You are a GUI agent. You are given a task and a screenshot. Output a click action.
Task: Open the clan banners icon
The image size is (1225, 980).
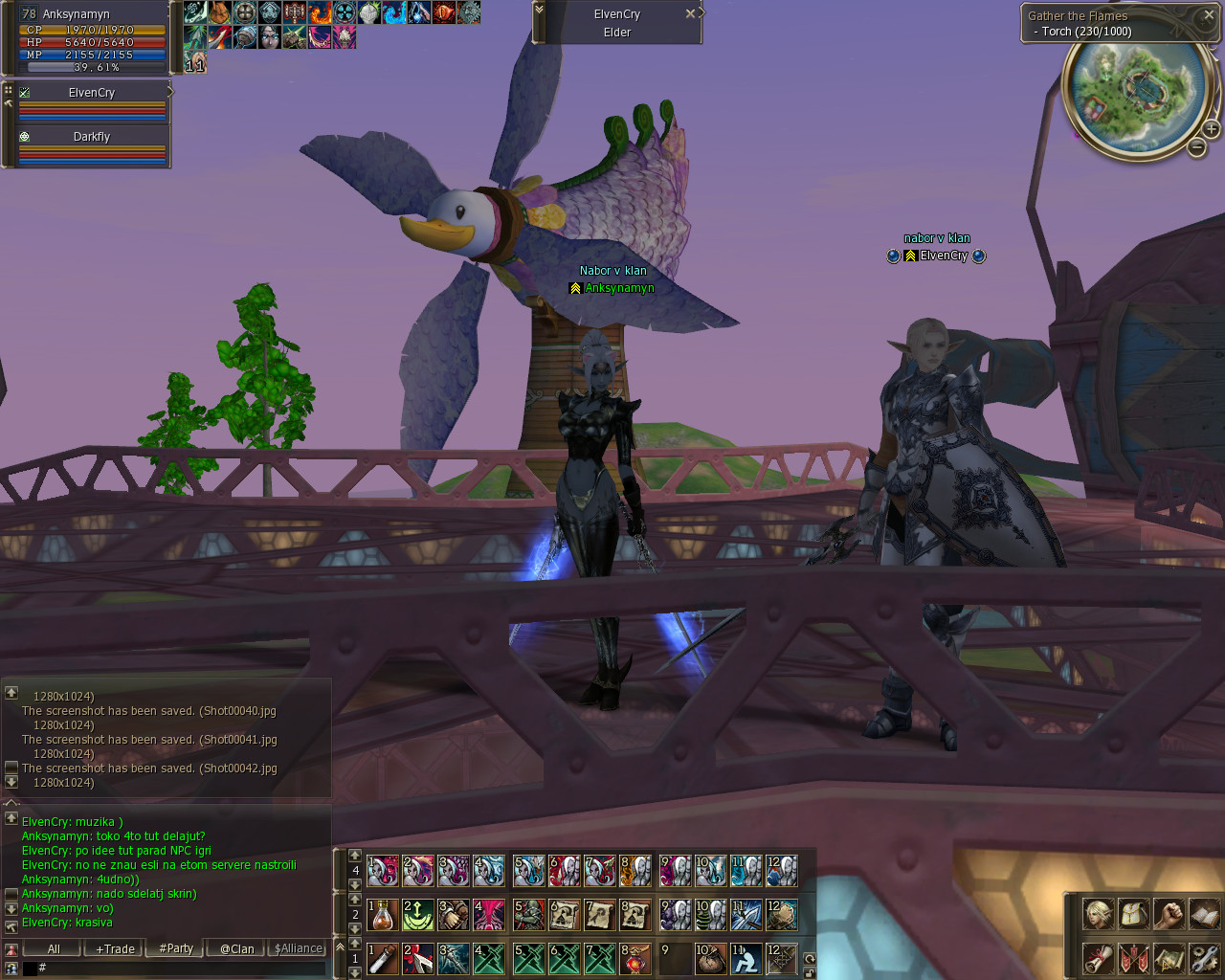pos(1133,957)
